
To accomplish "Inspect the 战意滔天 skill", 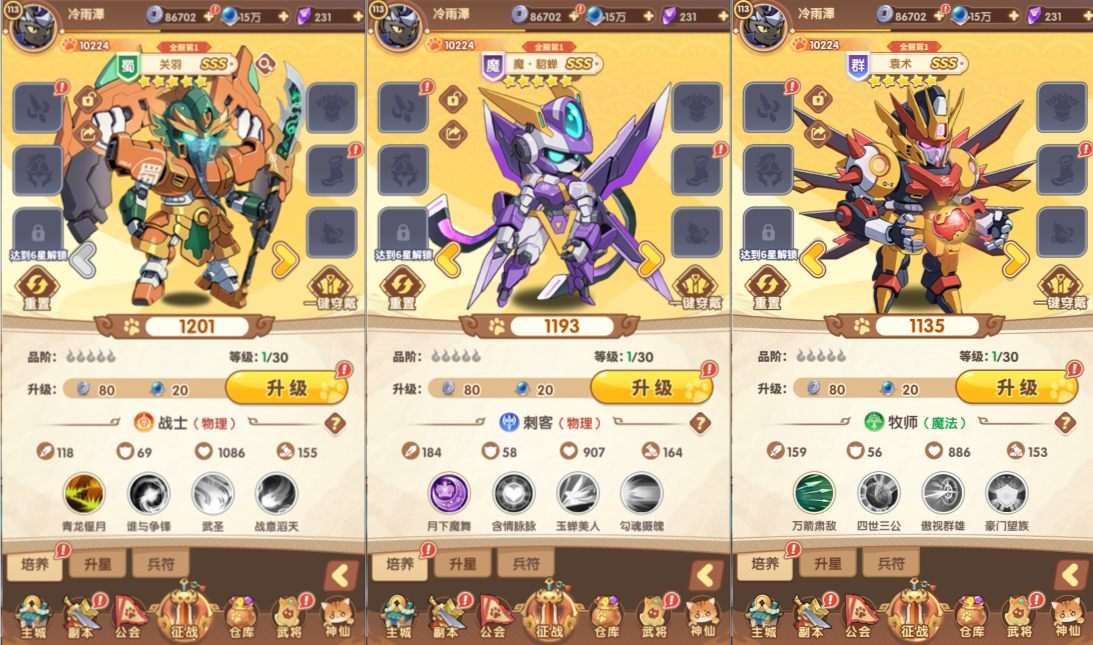I will [276, 493].
